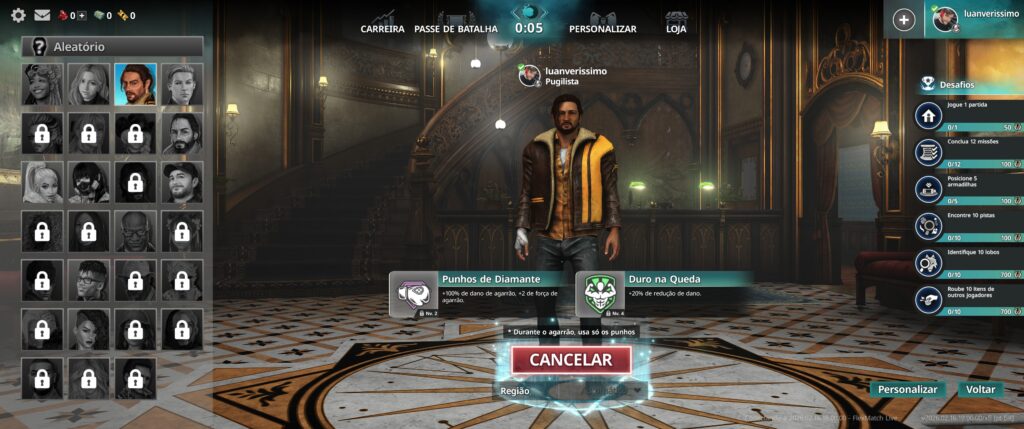The image size is (1024, 429).
Task: Open the Carreira menu
Action: point(382,29)
